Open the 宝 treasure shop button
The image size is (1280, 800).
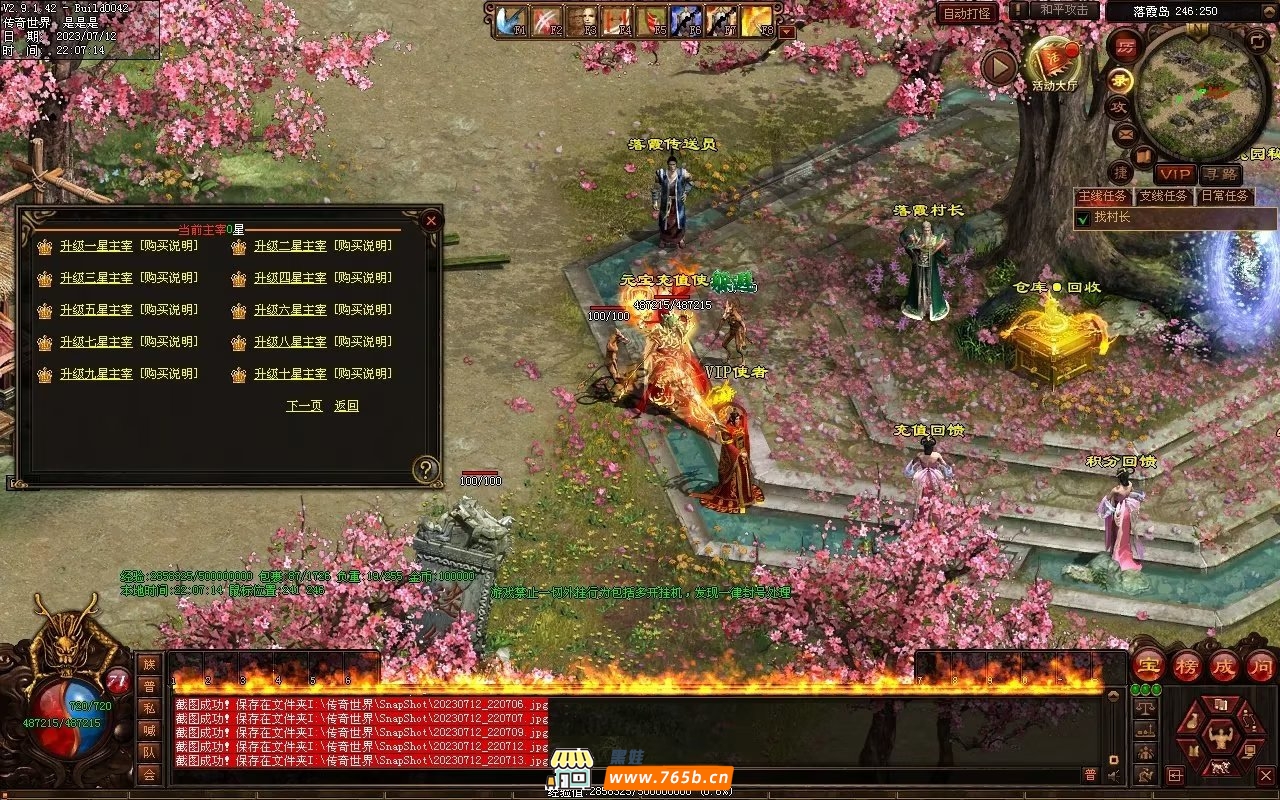pos(1149,666)
